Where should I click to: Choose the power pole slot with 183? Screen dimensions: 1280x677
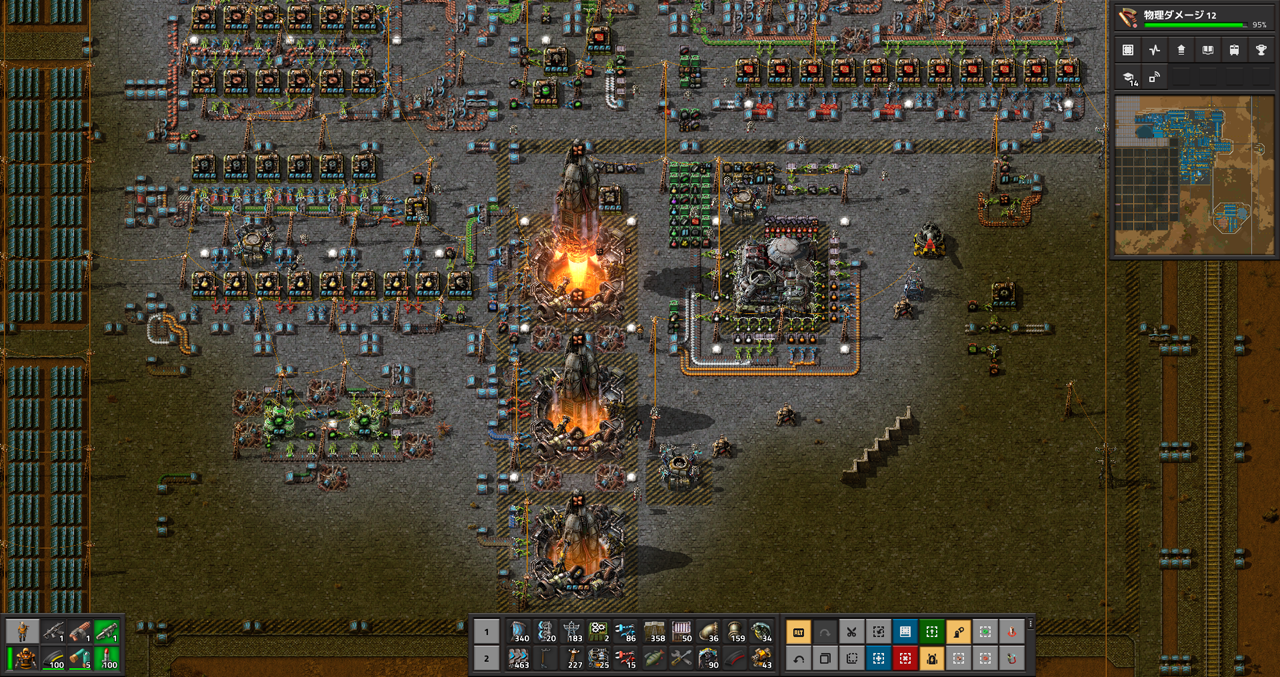tap(572, 632)
